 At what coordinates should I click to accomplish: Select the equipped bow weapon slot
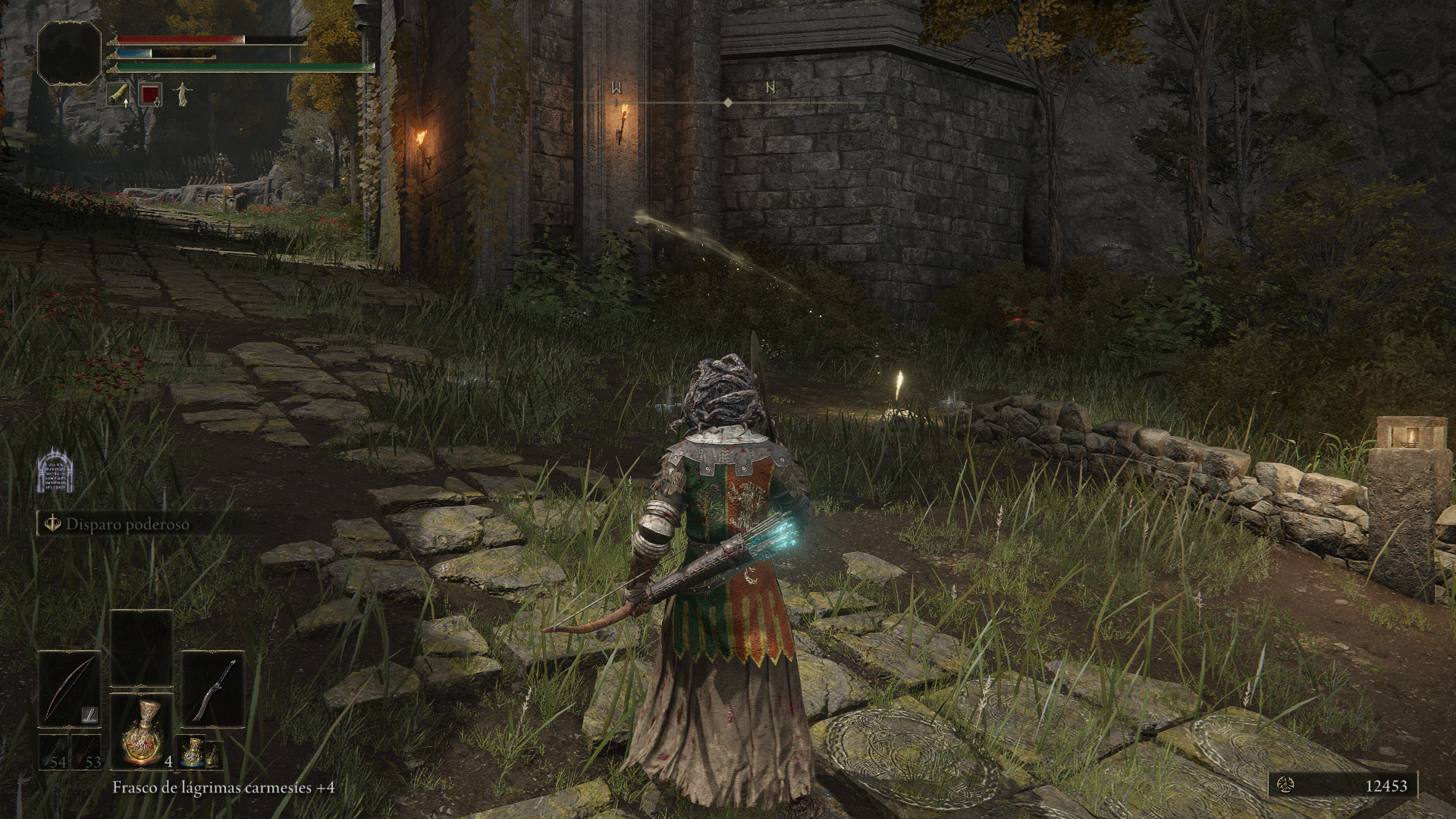pos(69,689)
